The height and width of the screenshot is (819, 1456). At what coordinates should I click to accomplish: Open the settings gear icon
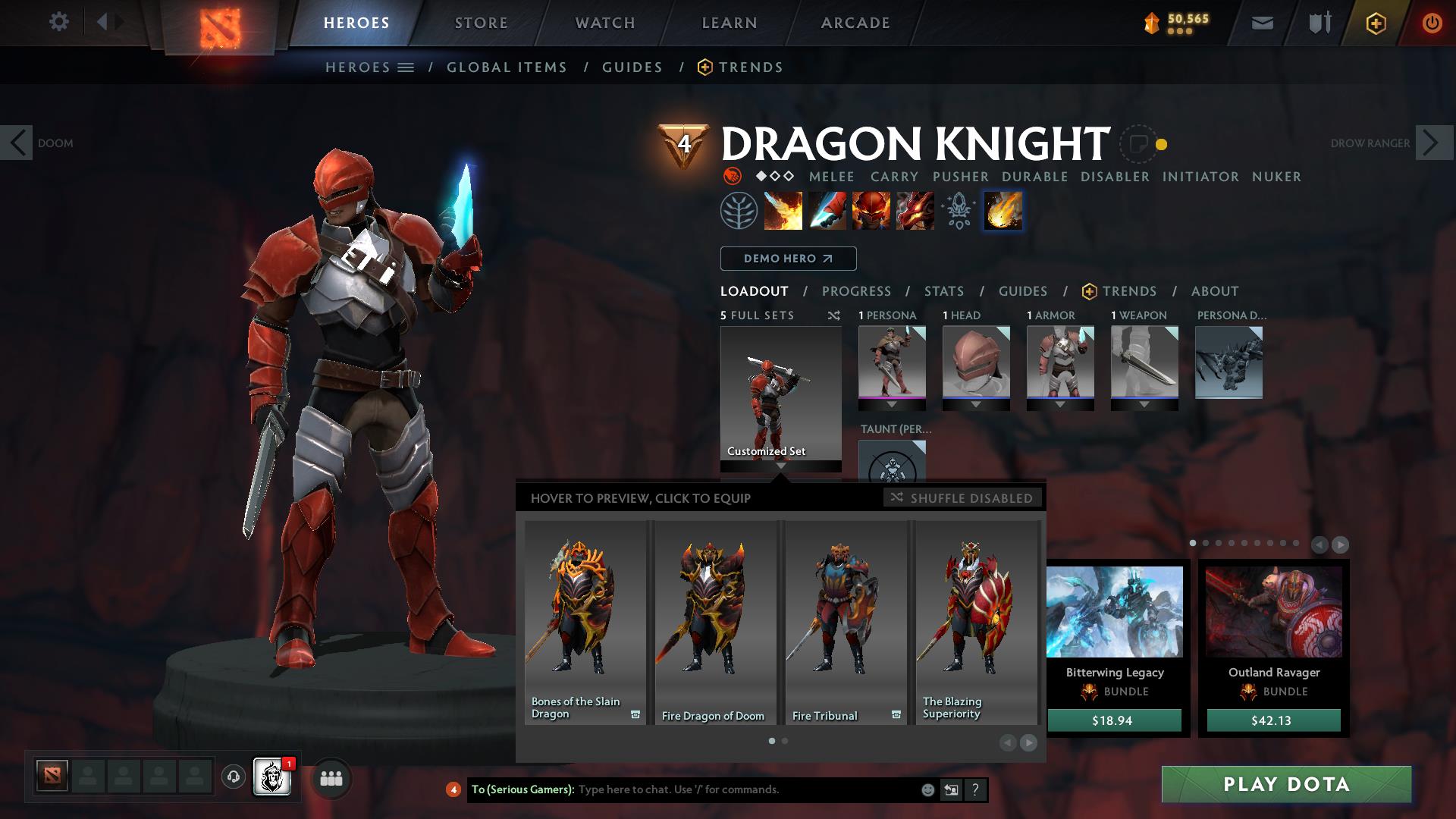[x=58, y=22]
